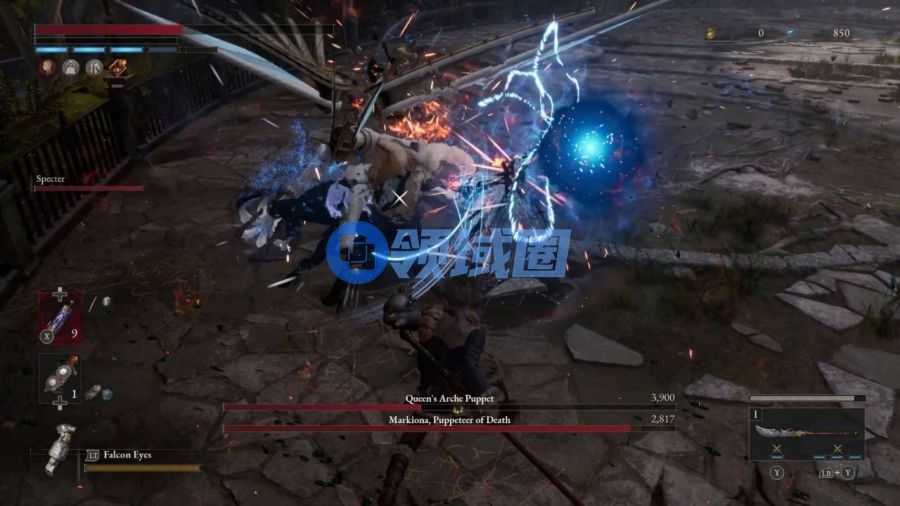Screen dimensions: 900x506
Task: Click the second round status buff icon
Action: tap(71, 68)
